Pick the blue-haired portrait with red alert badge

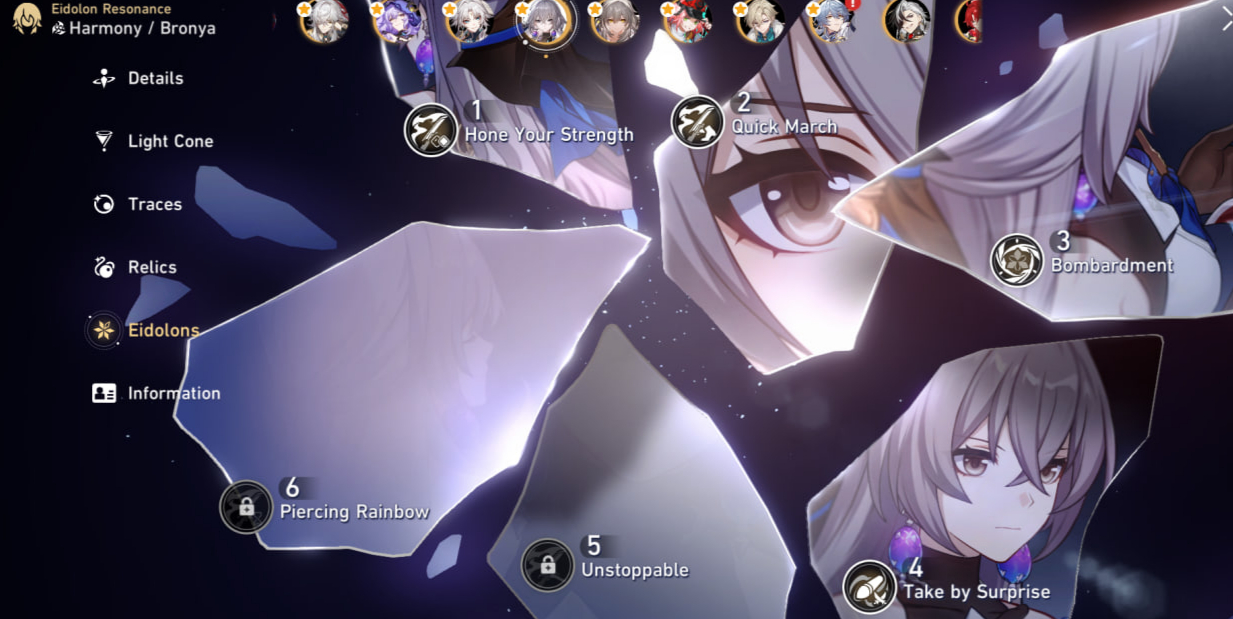(x=832, y=21)
